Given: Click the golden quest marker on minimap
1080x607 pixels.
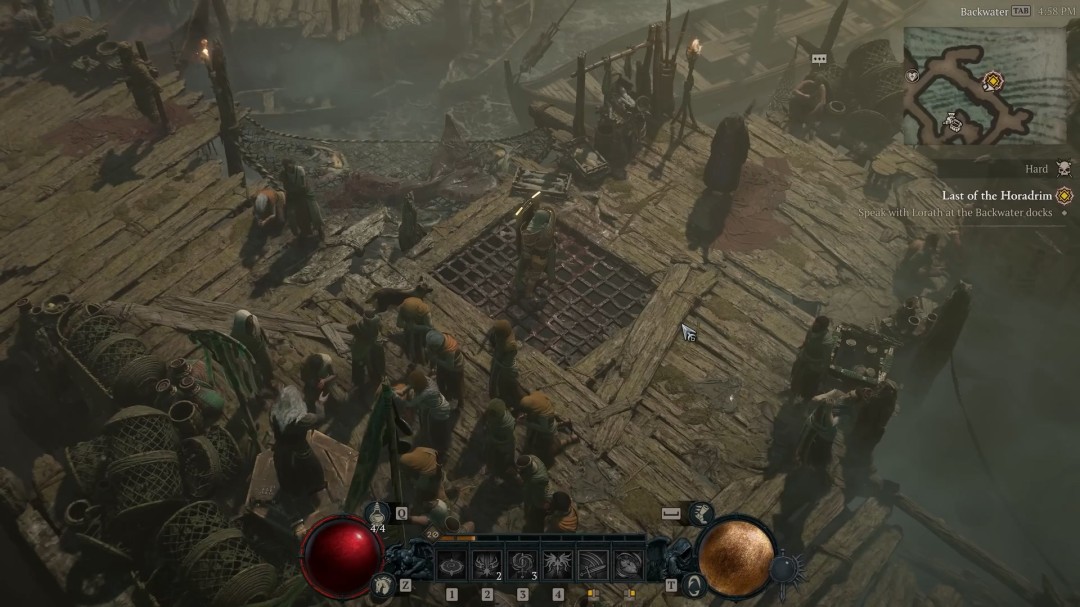Looking at the screenshot, I should [992, 80].
